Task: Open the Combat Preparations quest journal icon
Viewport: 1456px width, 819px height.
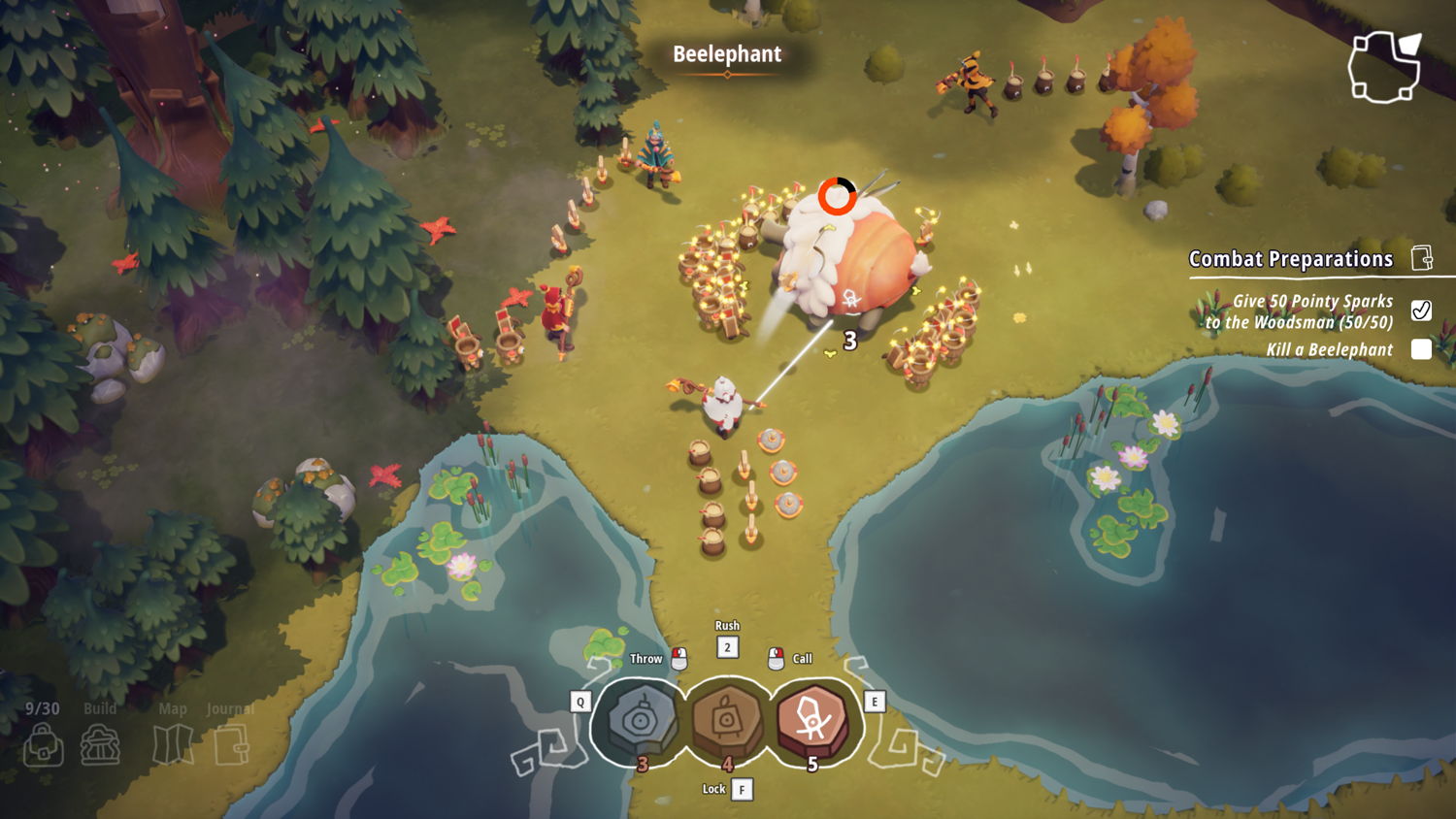Action: point(1422,258)
